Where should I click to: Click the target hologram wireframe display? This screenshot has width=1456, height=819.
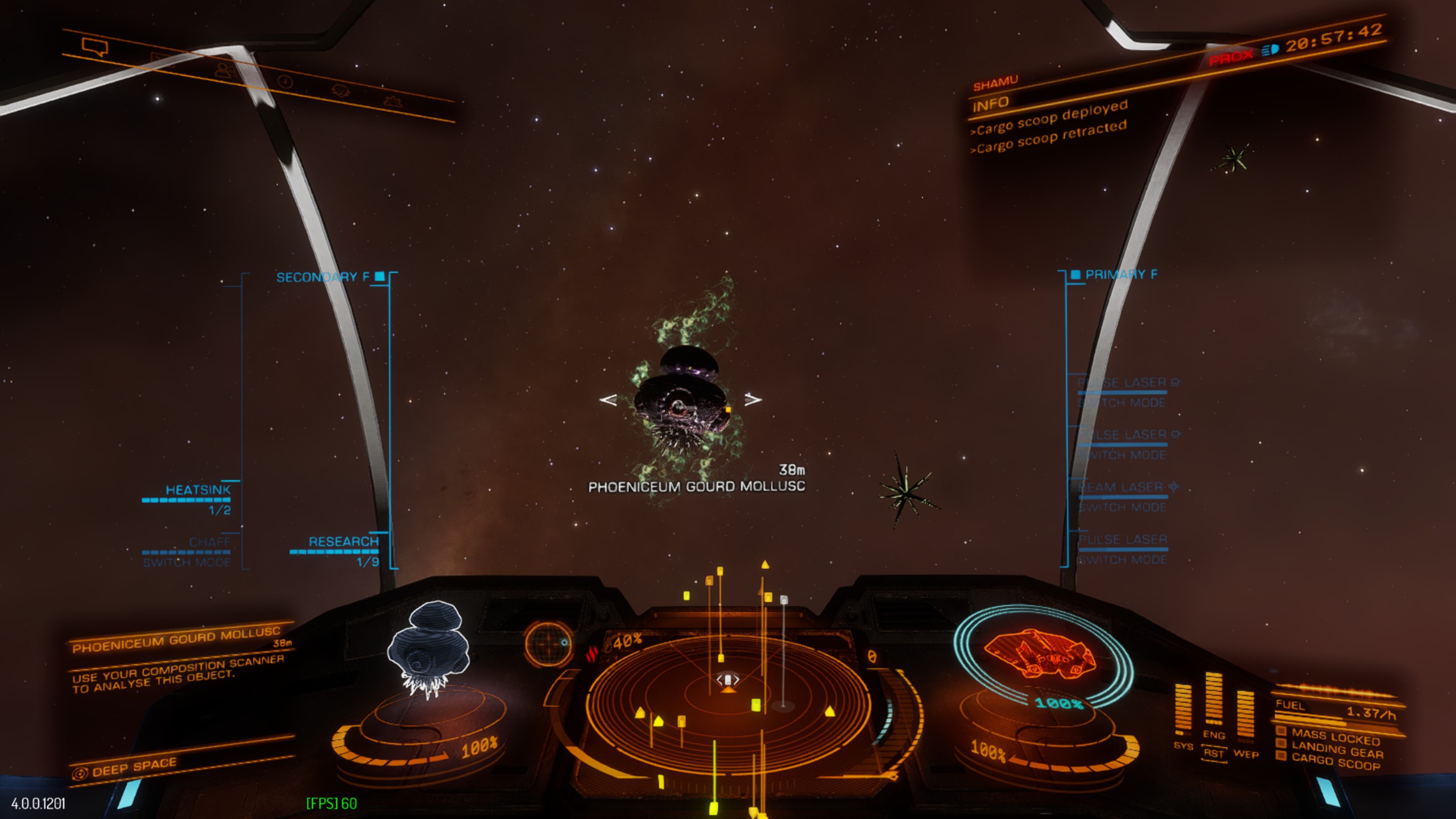point(428,648)
